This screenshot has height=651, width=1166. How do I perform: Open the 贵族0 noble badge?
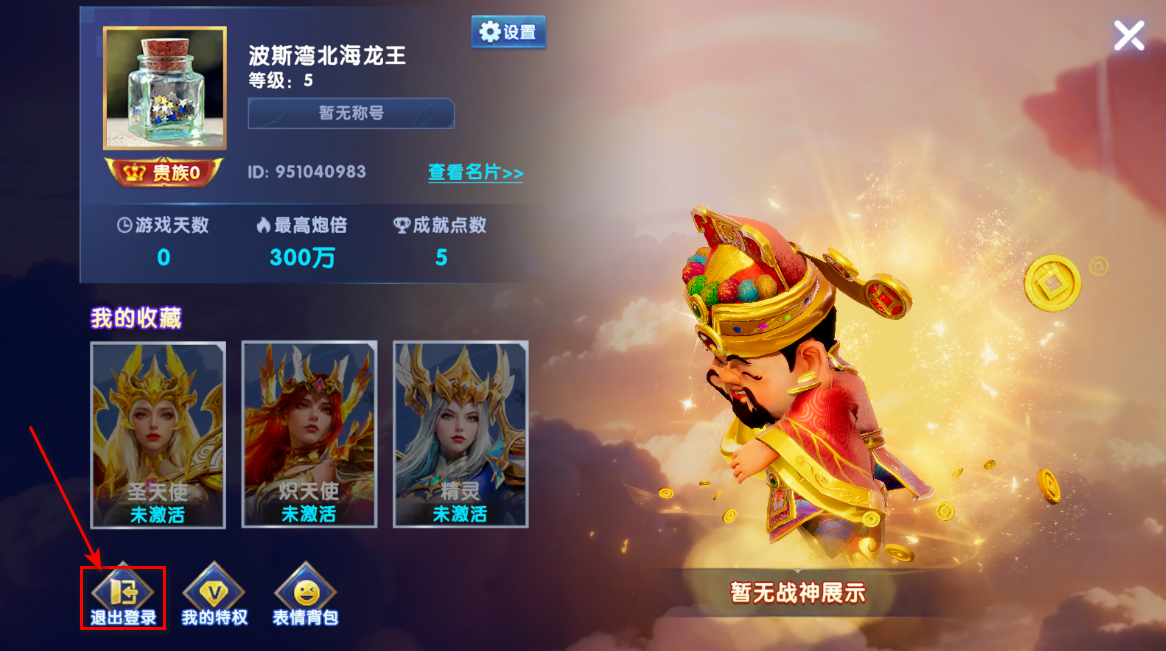pyautogui.click(x=164, y=173)
